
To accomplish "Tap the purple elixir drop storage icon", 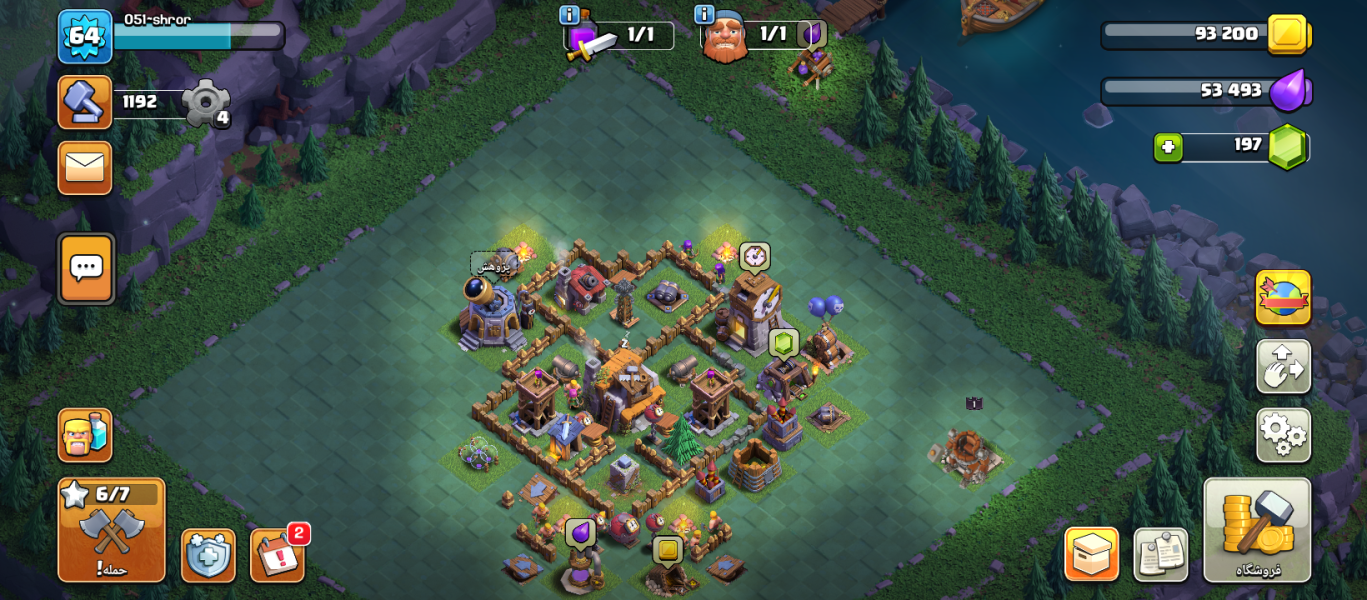I will coord(1290,91).
